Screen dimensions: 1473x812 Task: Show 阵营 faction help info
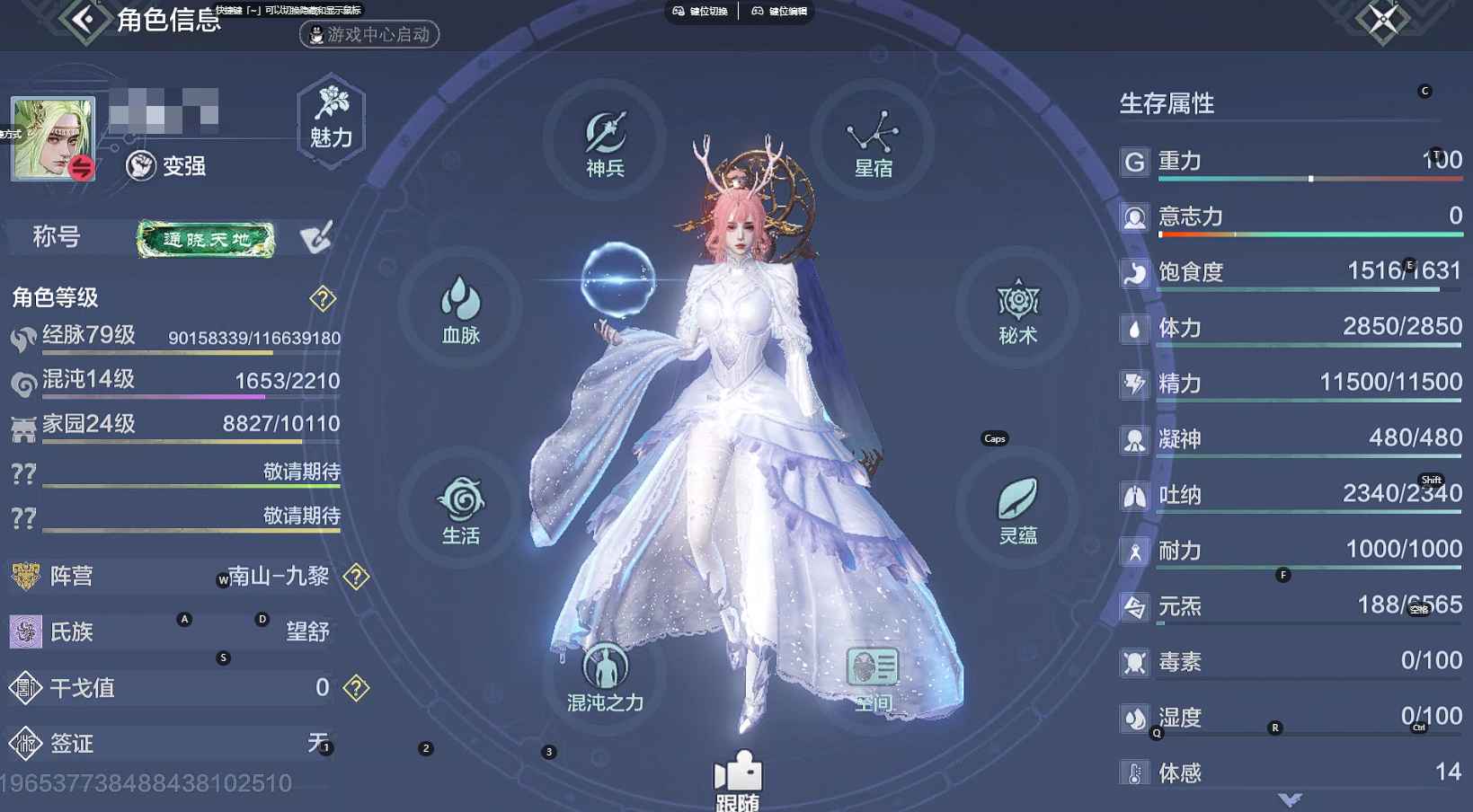357,577
